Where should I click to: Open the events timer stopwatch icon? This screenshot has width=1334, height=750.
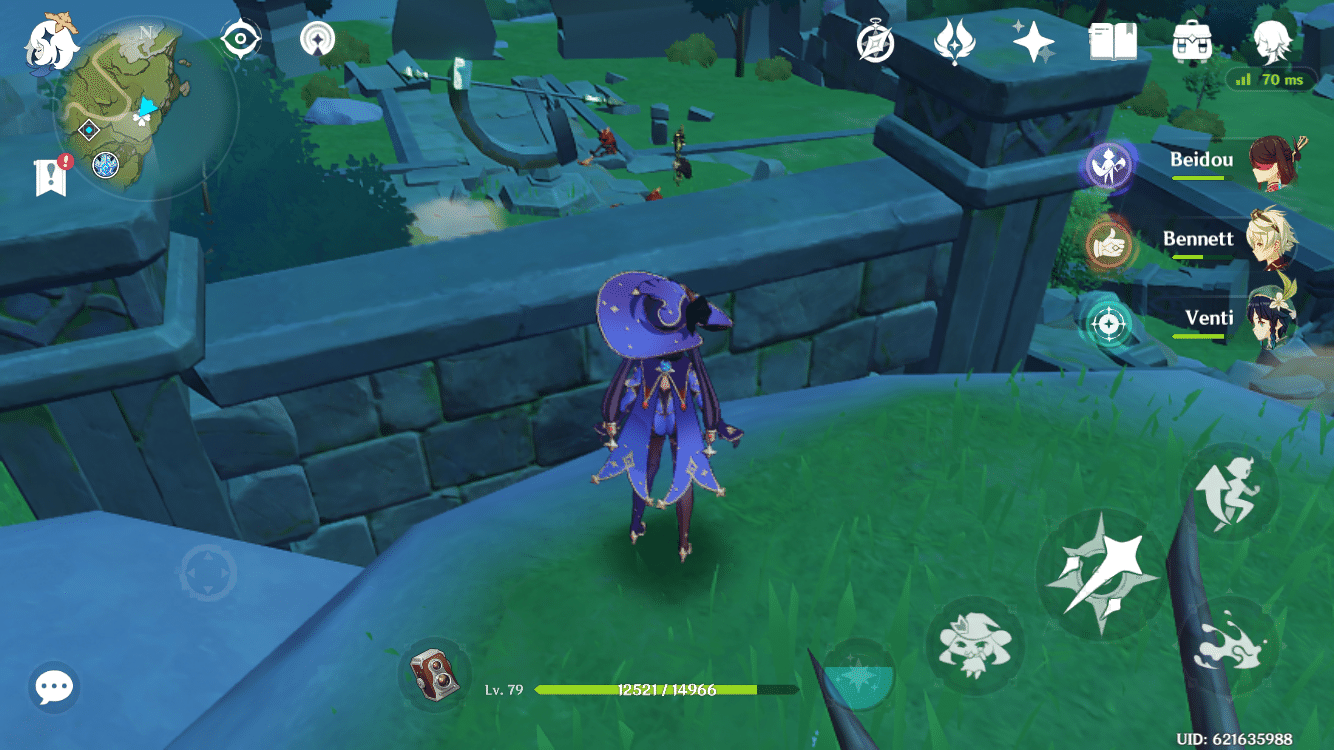coord(874,40)
